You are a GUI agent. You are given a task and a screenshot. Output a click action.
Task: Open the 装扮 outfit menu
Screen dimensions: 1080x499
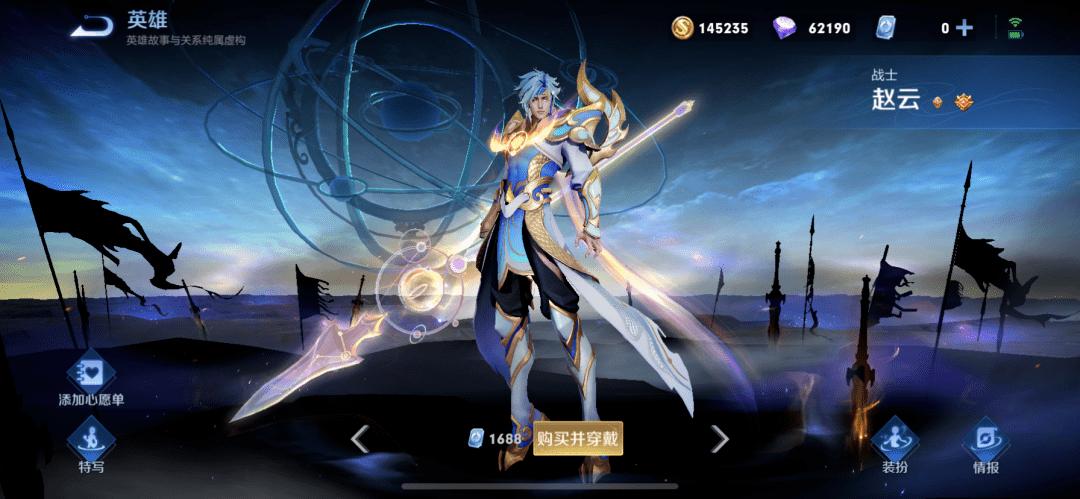click(894, 444)
